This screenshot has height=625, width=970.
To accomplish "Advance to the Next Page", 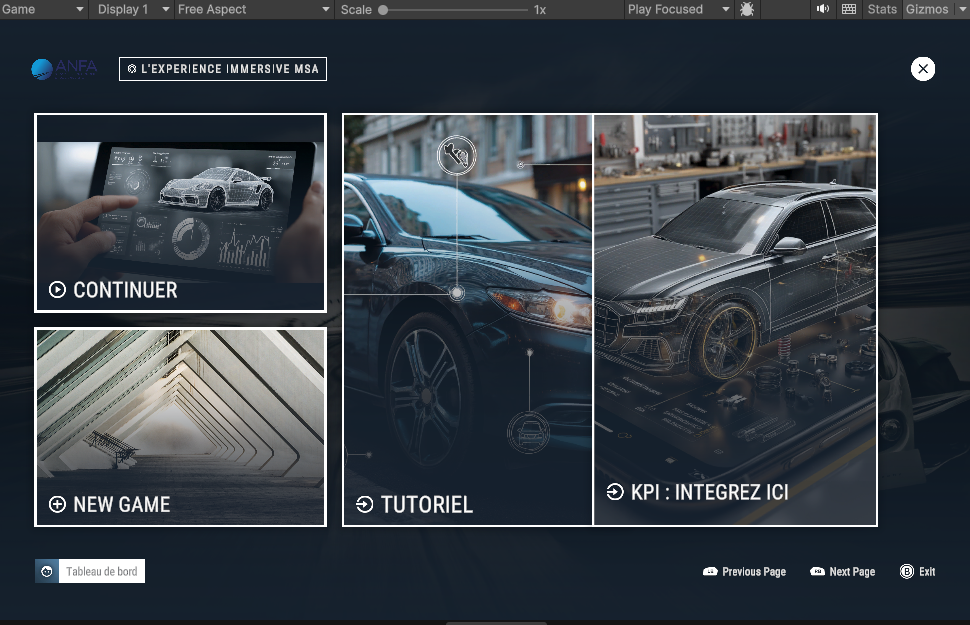I will click(x=842, y=572).
